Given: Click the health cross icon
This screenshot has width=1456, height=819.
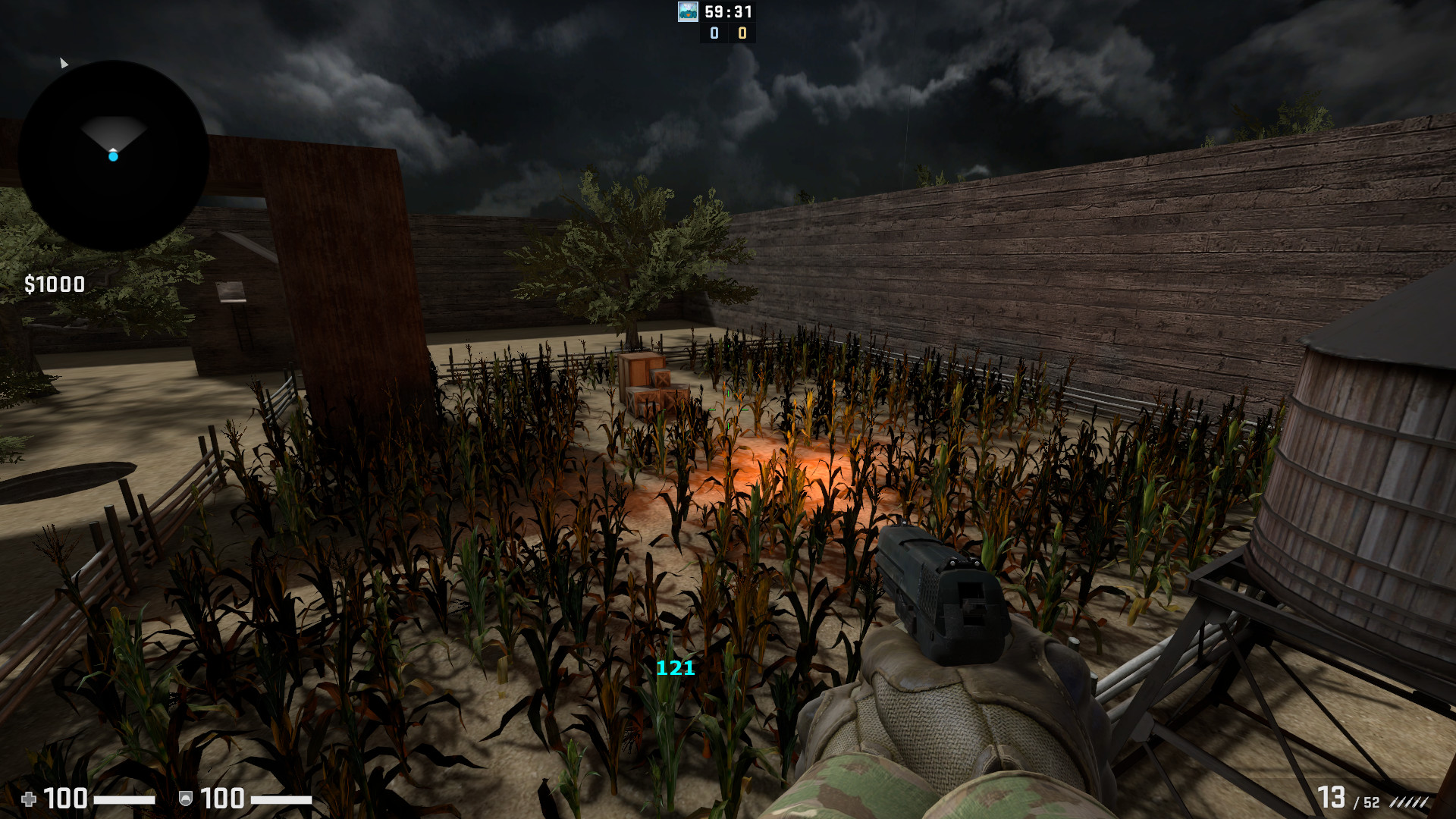Looking at the screenshot, I should 29,799.
